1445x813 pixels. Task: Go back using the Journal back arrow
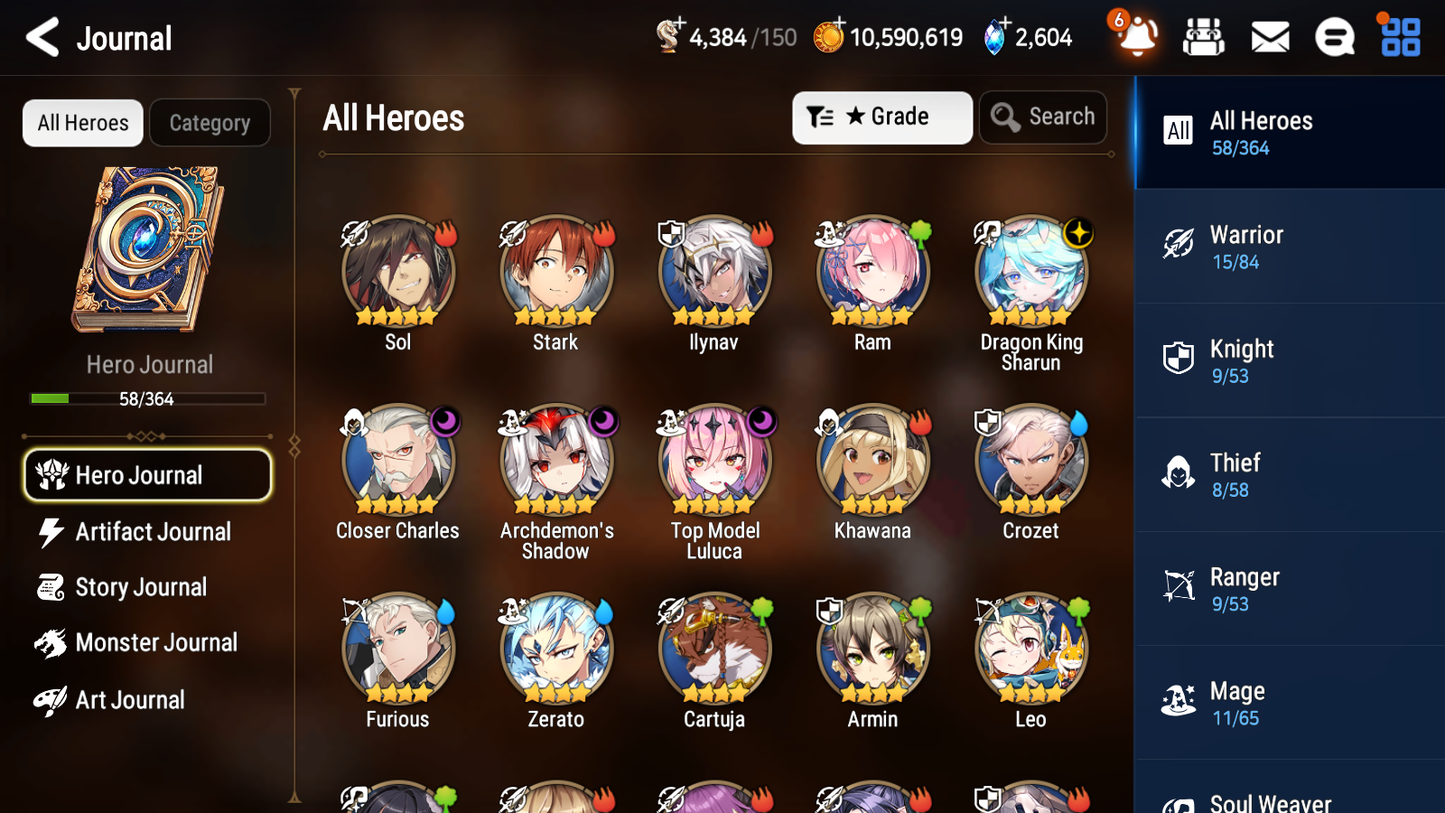click(x=42, y=37)
